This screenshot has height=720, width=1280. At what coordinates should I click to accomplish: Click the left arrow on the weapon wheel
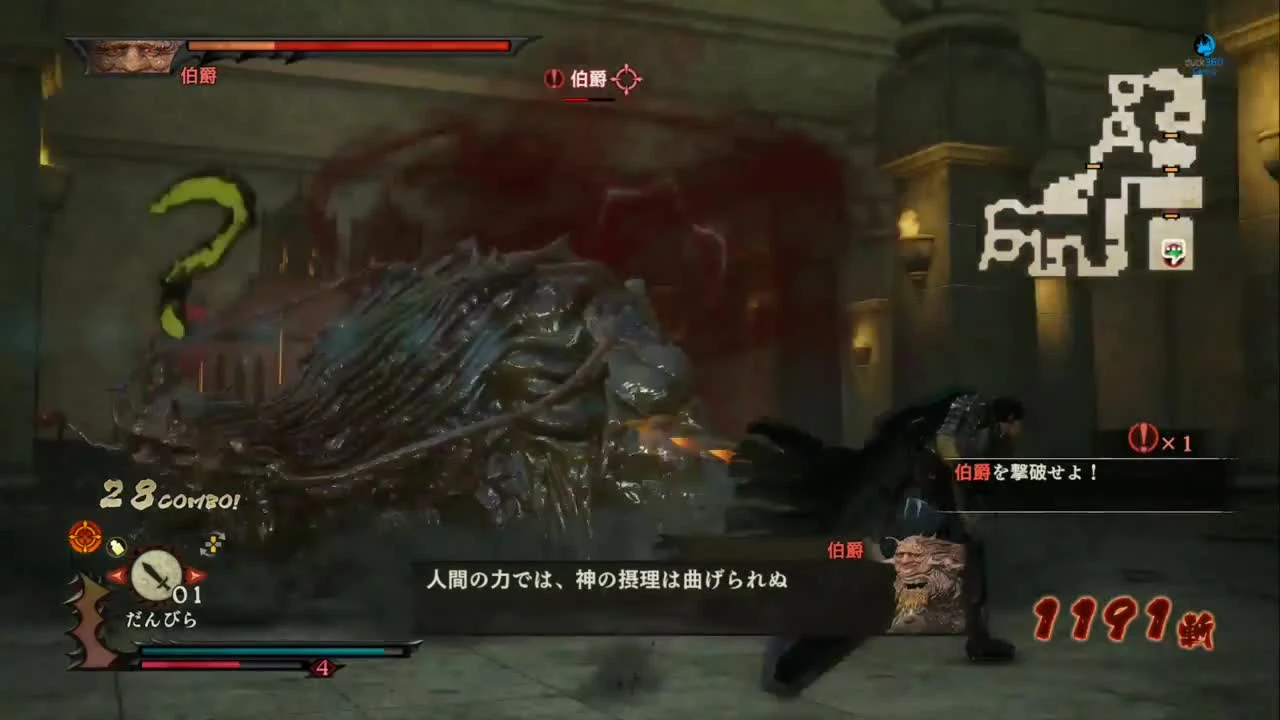coord(117,576)
